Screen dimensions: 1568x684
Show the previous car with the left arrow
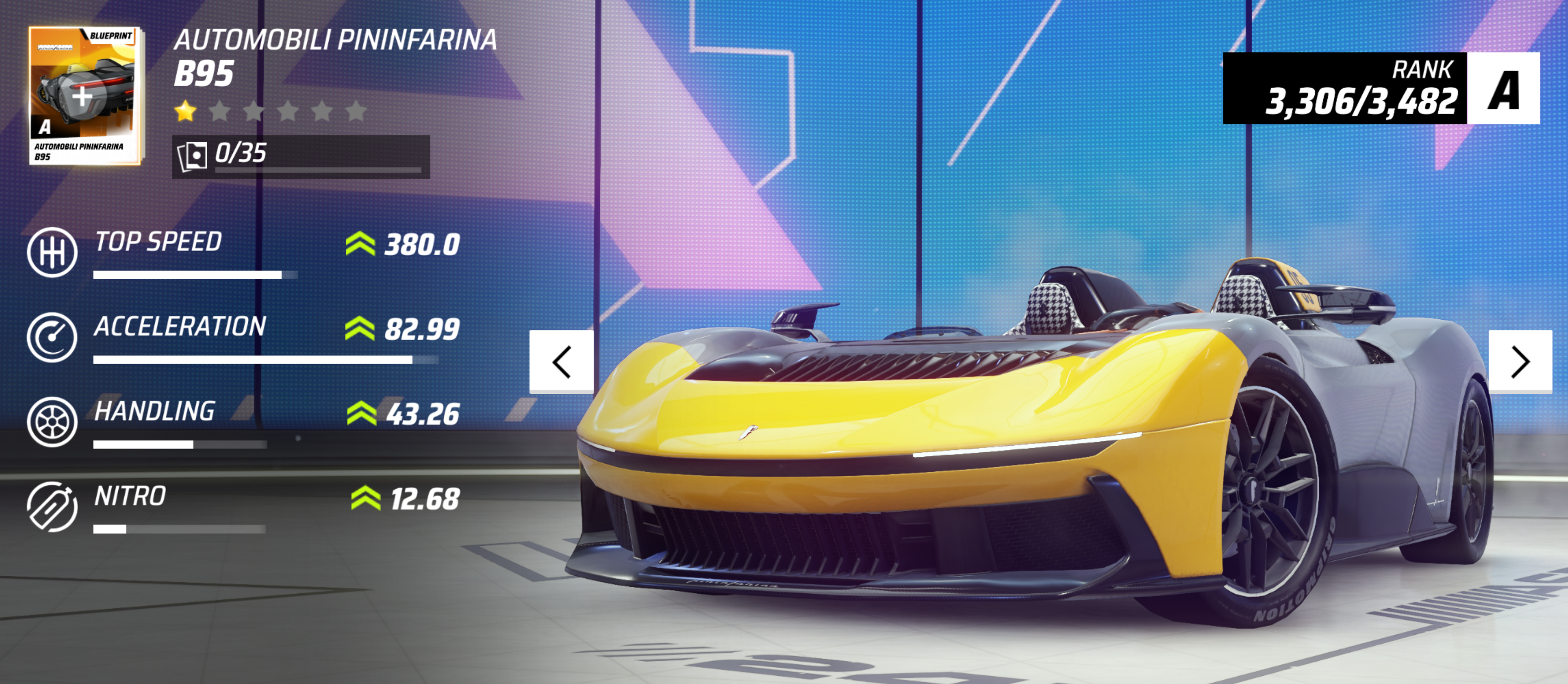[561, 361]
